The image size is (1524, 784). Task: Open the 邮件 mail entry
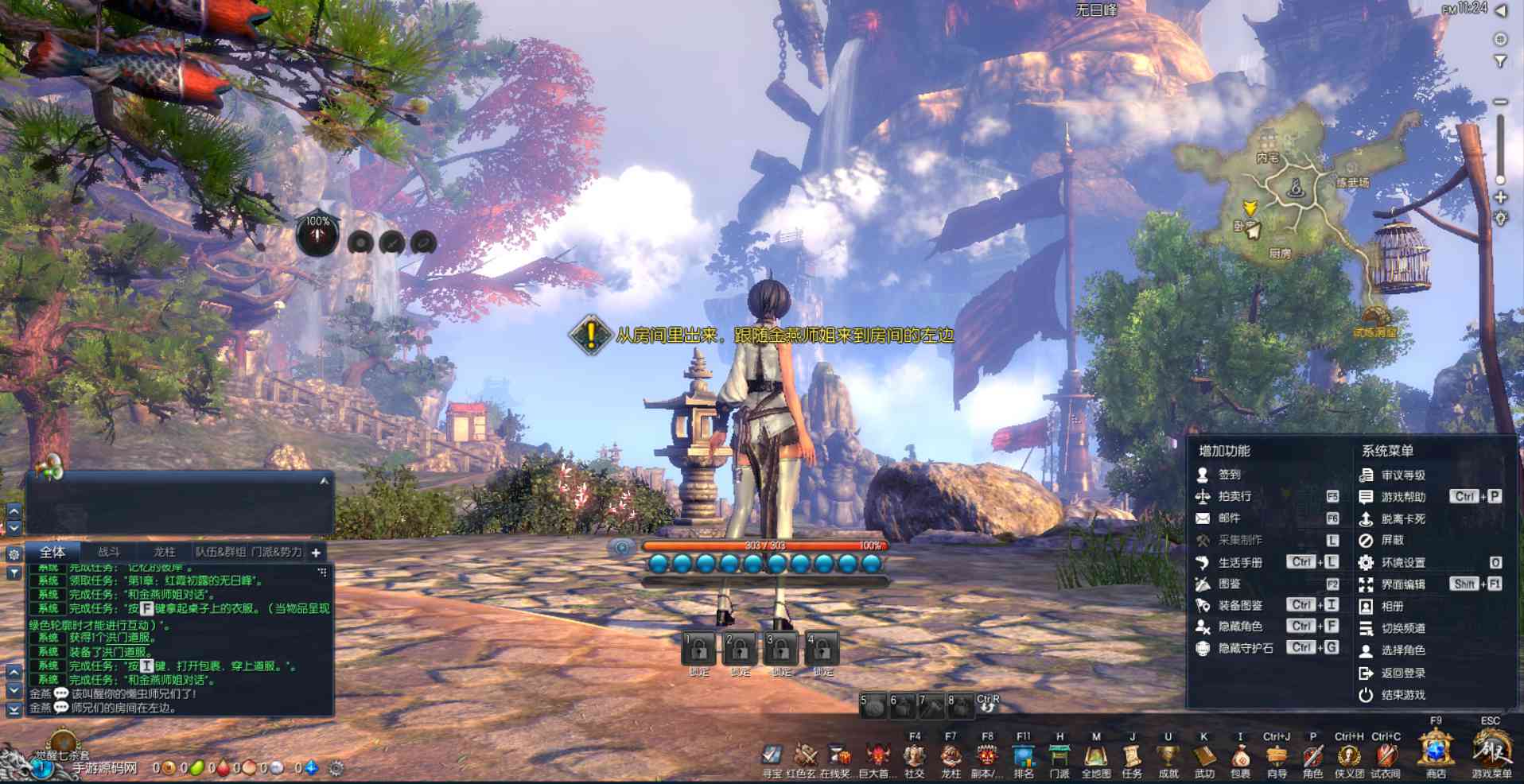pos(1229,518)
